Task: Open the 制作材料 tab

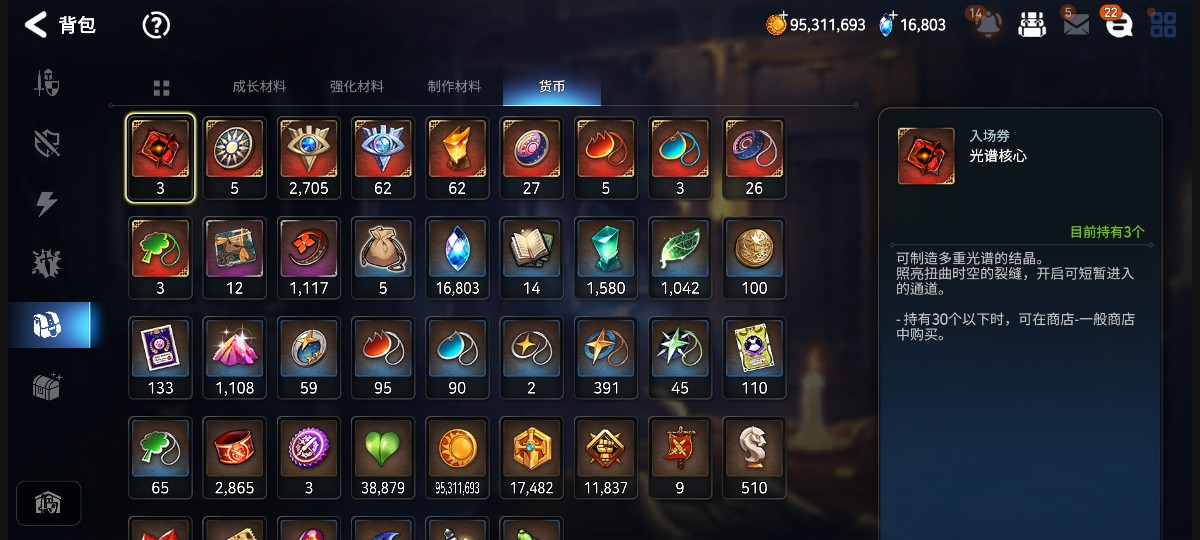Action: click(x=454, y=87)
